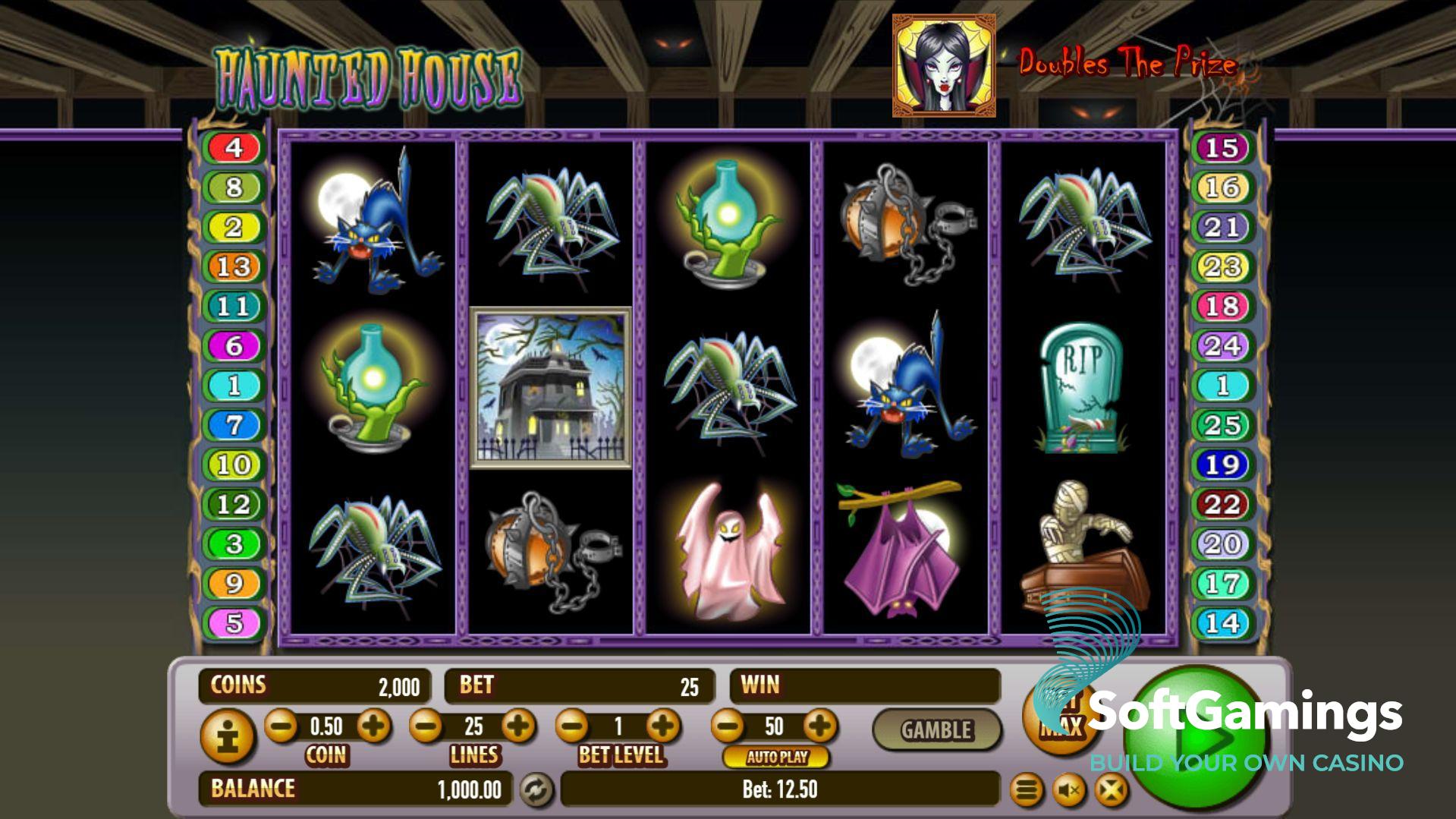Increase the auto play spin count
Image resolution: width=1456 pixels, height=819 pixels.
click(819, 726)
